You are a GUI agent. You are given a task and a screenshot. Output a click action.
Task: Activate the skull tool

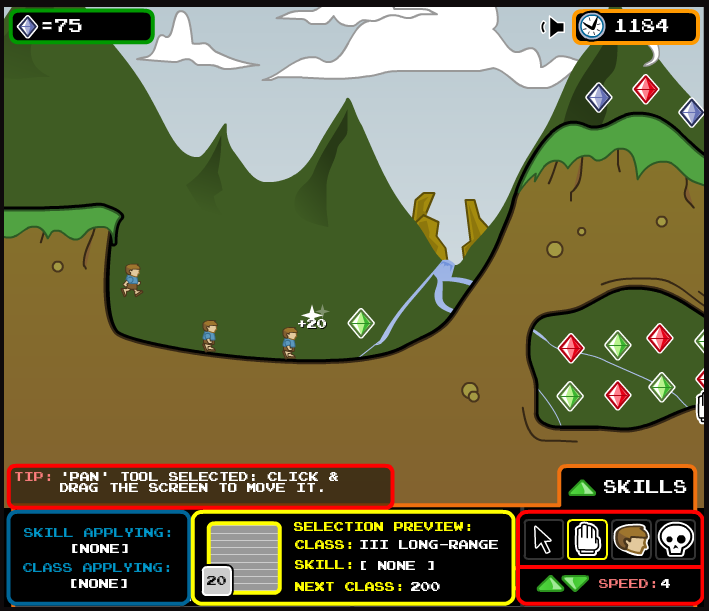(x=675, y=539)
